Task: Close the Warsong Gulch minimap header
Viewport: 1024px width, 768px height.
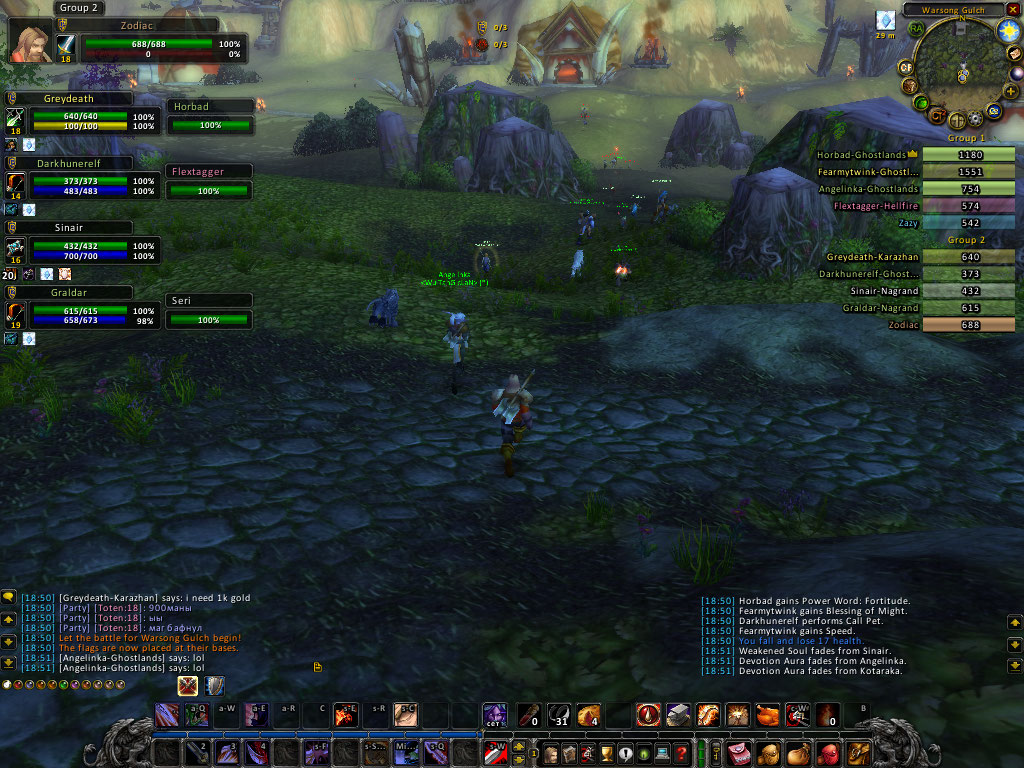Action: pyautogui.click(x=1013, y=10)
